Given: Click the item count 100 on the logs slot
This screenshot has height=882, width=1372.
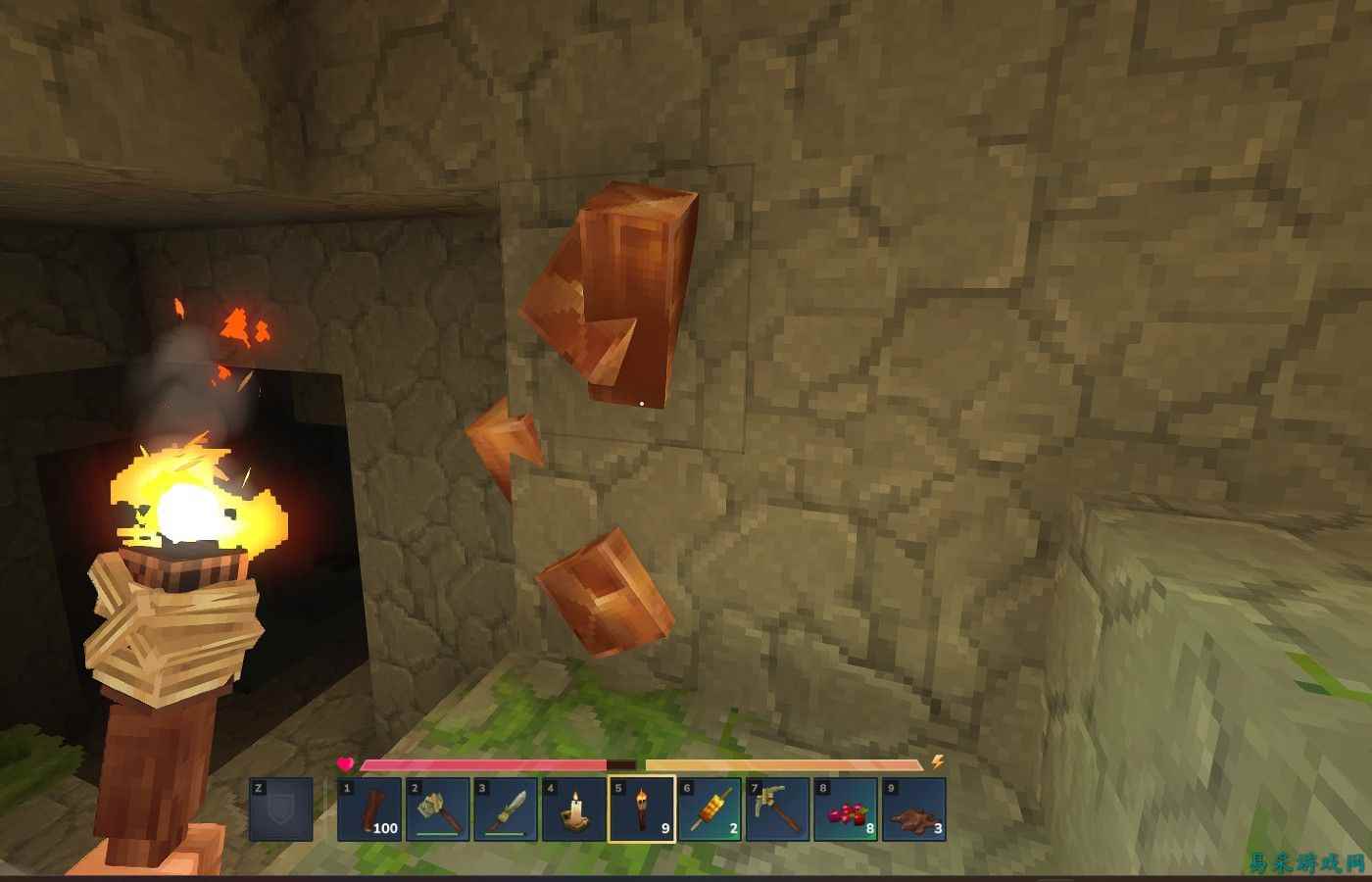Looking at the screenshot, I should click(388, 828).
